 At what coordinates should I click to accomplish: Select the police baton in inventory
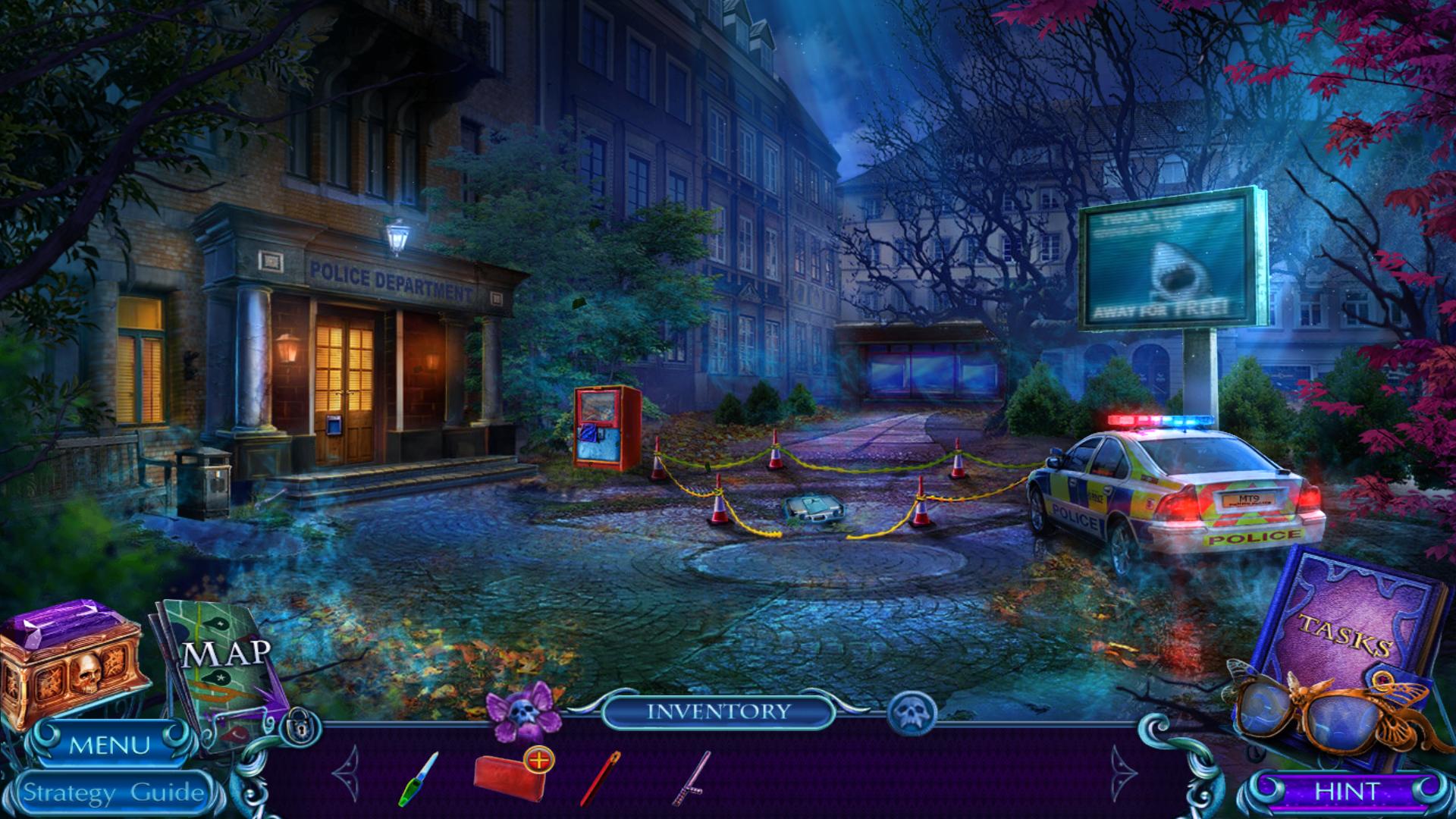691,778
